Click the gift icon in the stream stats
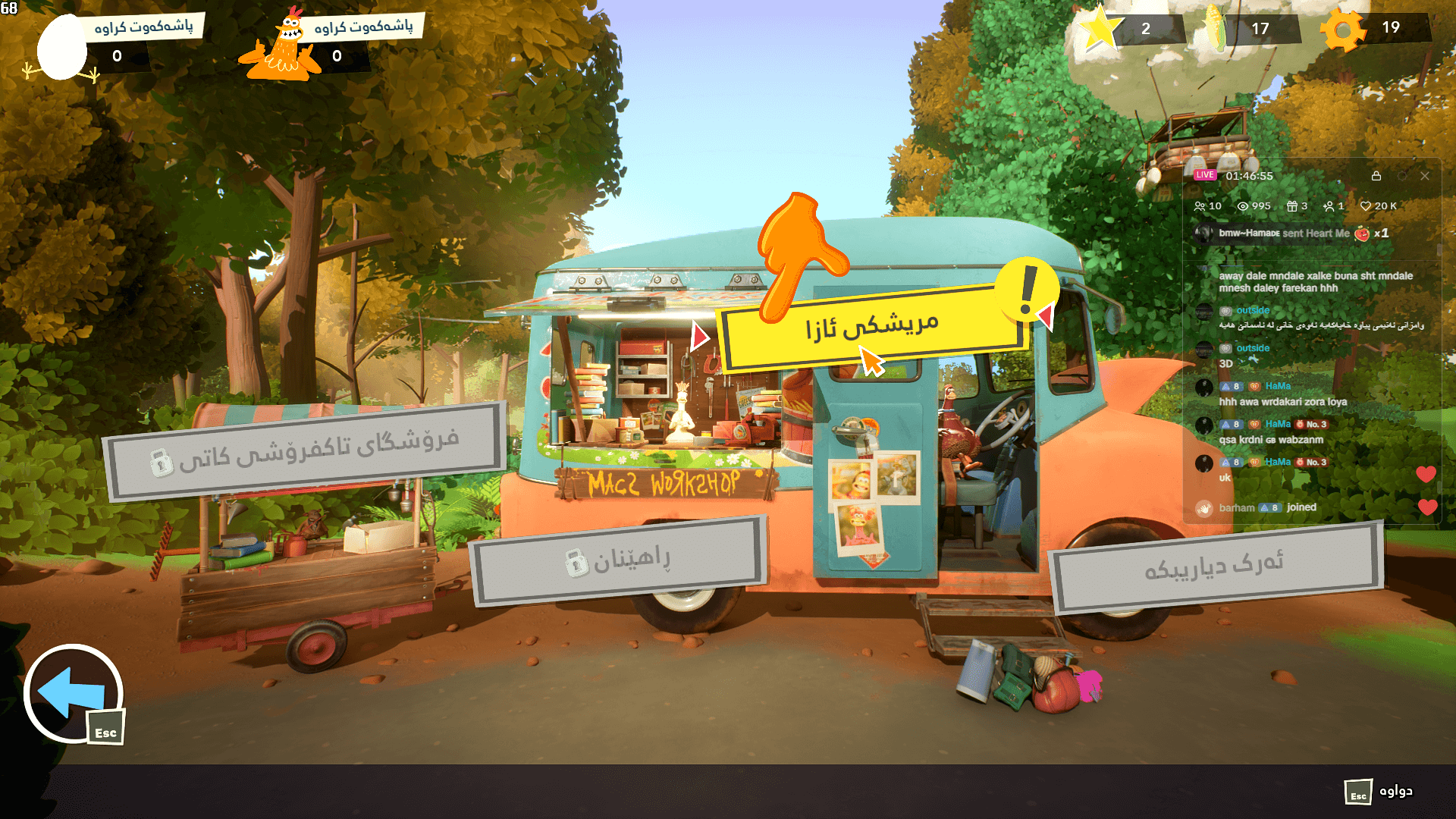The height and width of the screenshot is (819, 1456). coord(1294,206)
